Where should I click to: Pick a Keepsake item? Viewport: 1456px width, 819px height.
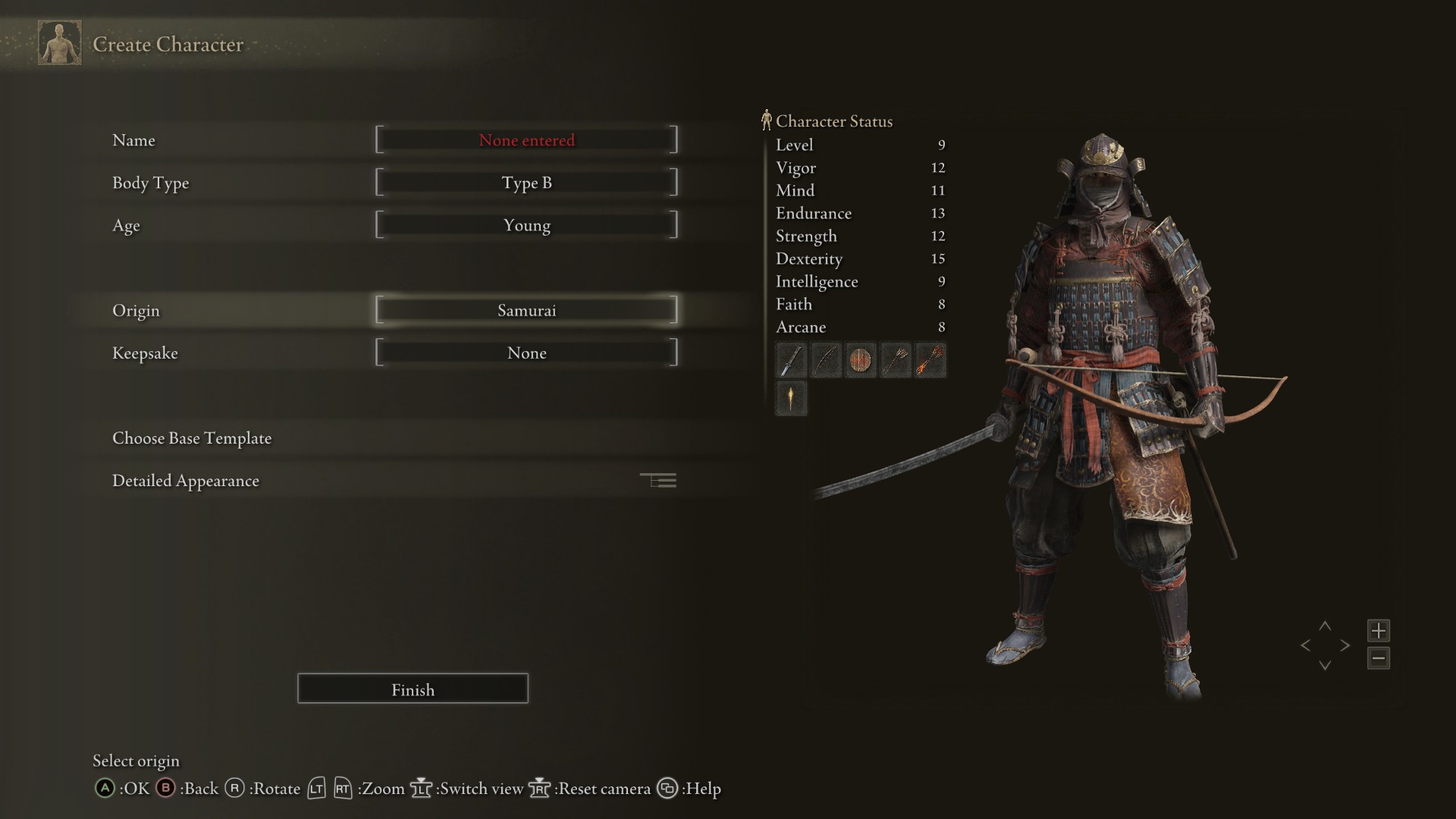point(526,353)
